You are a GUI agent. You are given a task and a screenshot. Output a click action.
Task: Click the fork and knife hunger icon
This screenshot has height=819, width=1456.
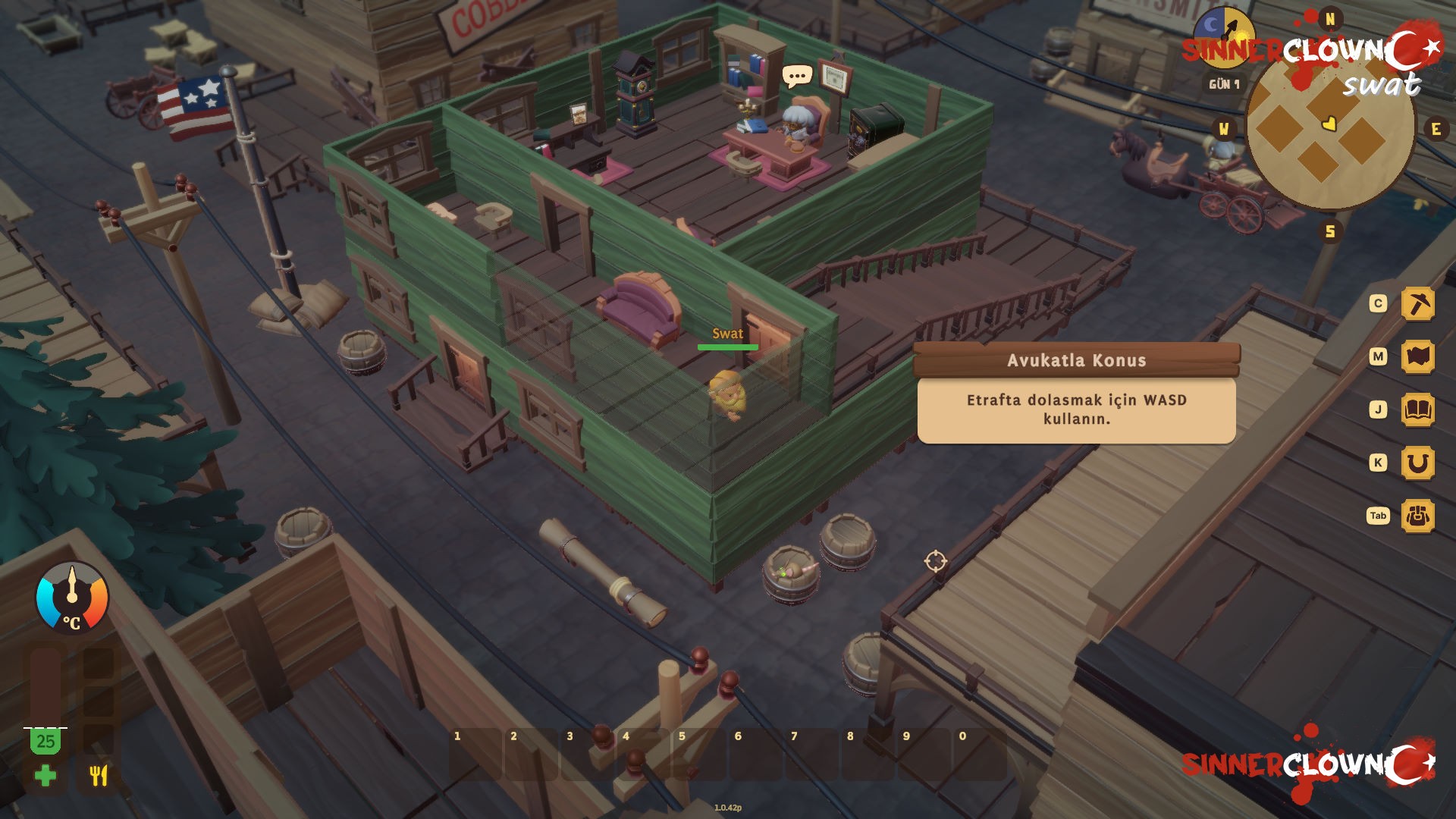pyautogui.click(x=99, y=776)
